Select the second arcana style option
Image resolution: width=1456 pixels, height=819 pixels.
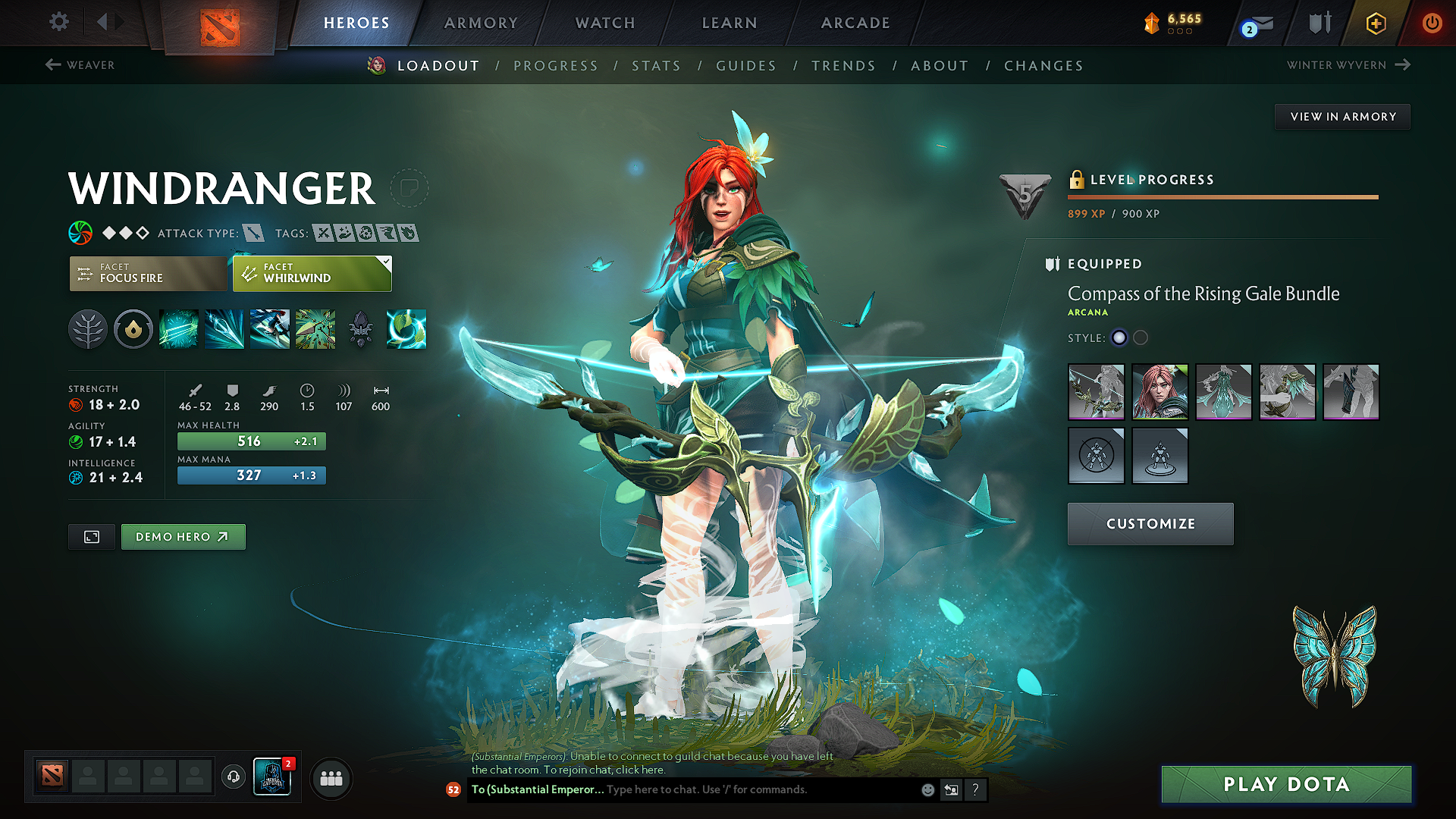[1141, 338]
